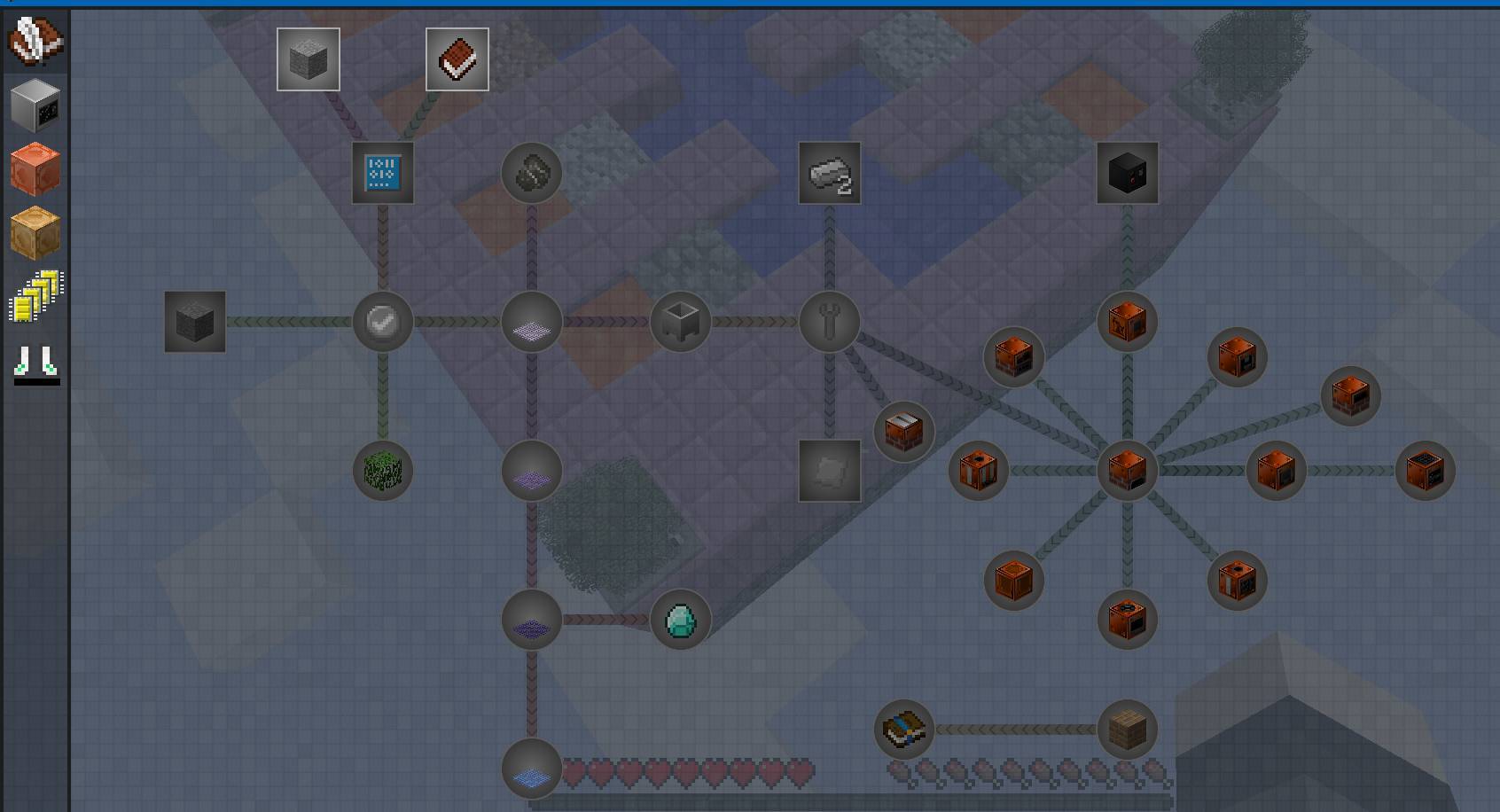Open the red book quest
Viewport: 1500px width, 812px height.
tap(457, 59)
